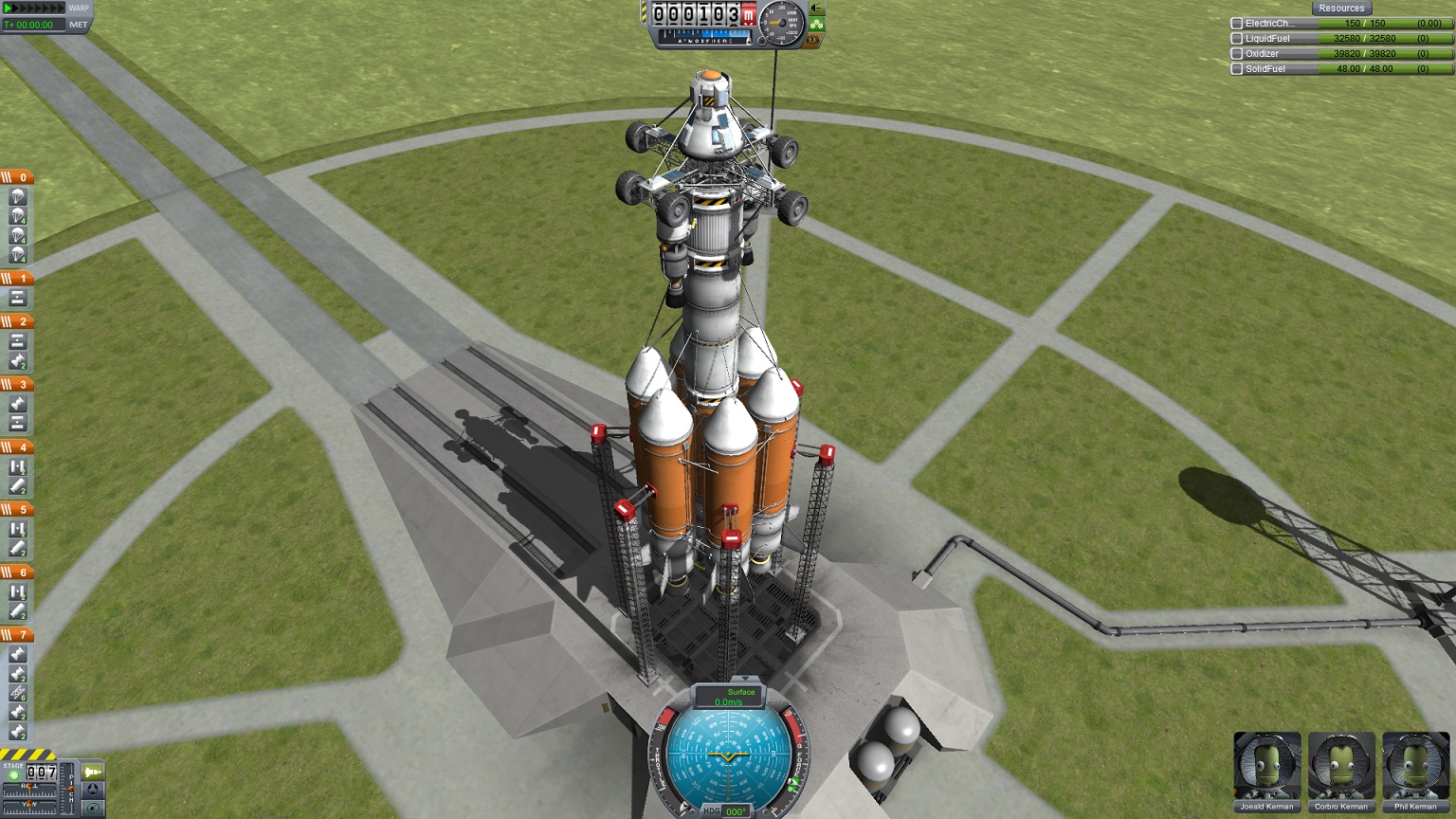
Task: Select Corbro Kerman's crew portrait
Action: (1340, 766)
